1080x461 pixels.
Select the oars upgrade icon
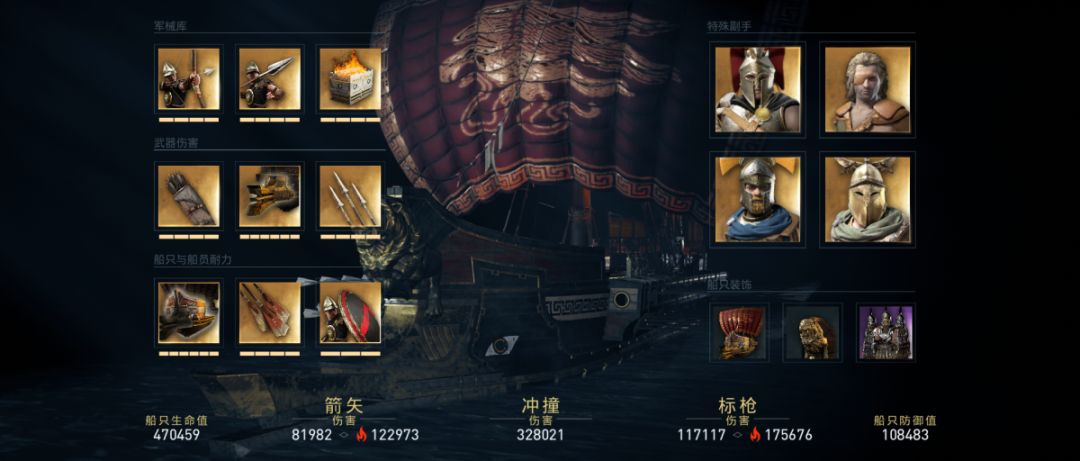[x=269, y=312]
